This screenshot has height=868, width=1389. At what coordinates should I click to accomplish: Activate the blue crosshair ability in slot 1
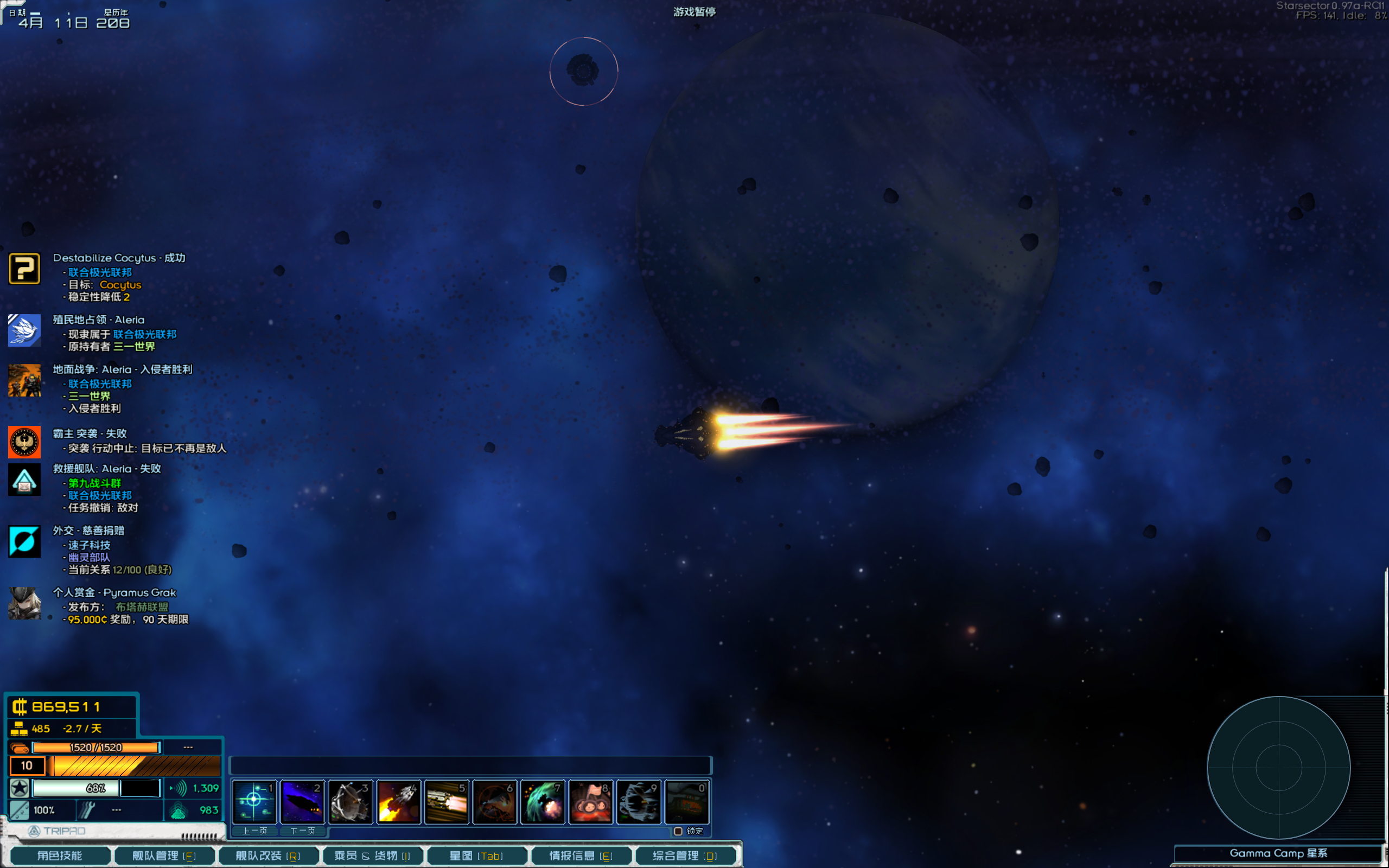pos(254,801)
